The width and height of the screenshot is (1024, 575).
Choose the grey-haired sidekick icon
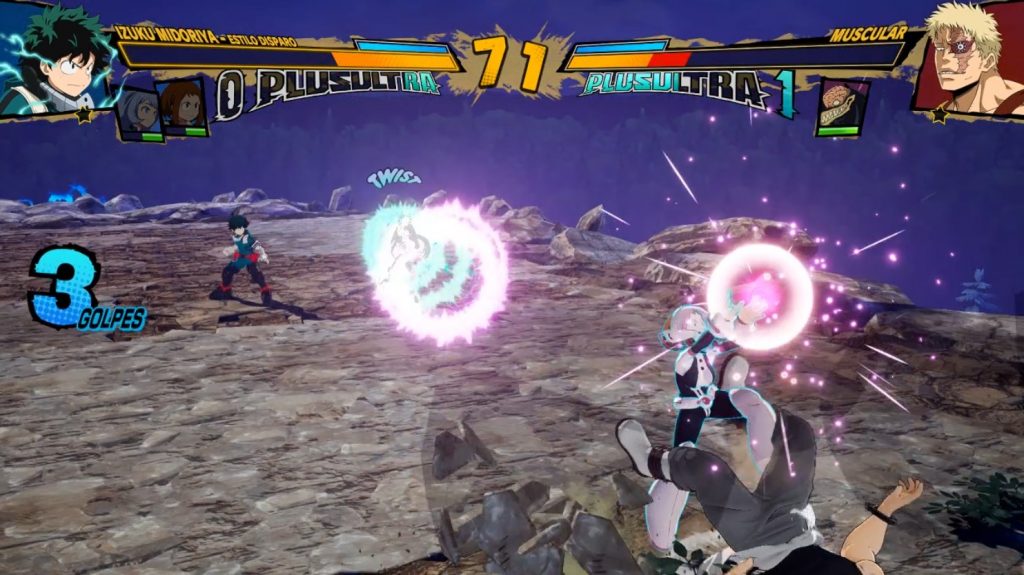click(139, 111)
